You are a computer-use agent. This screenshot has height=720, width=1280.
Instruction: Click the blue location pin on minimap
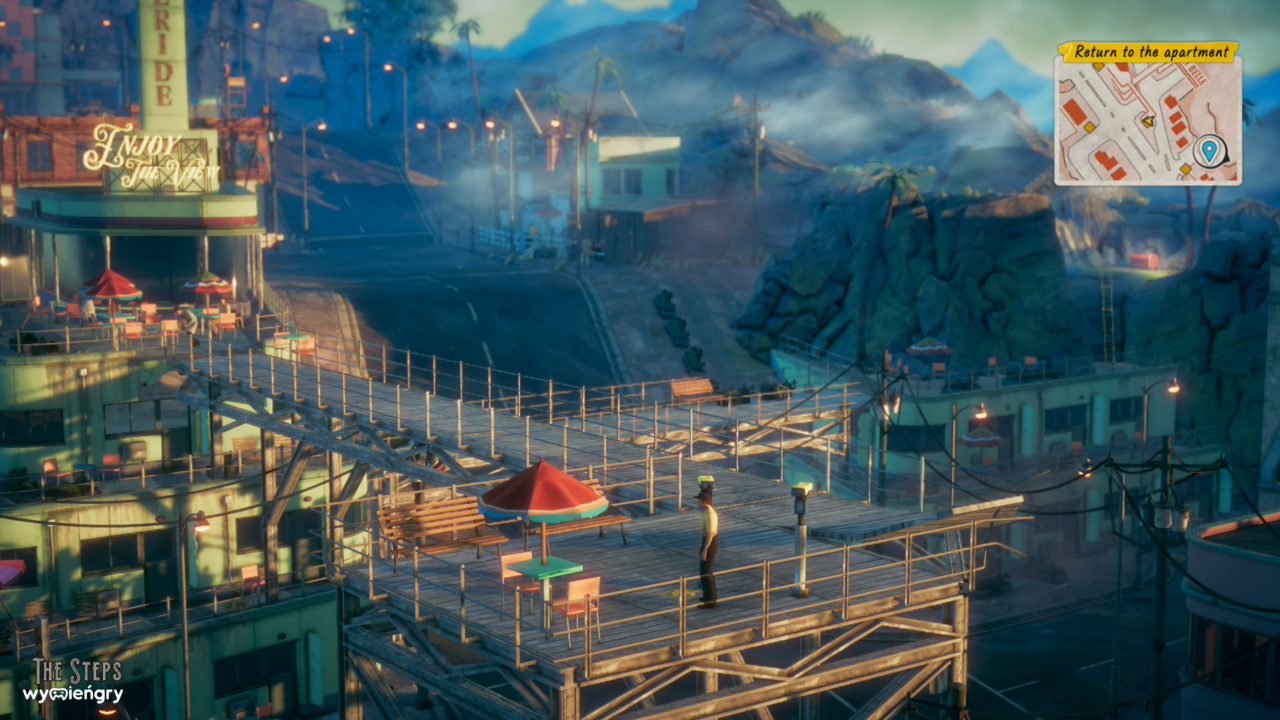pyautogui.click(x=1209, y=151)
